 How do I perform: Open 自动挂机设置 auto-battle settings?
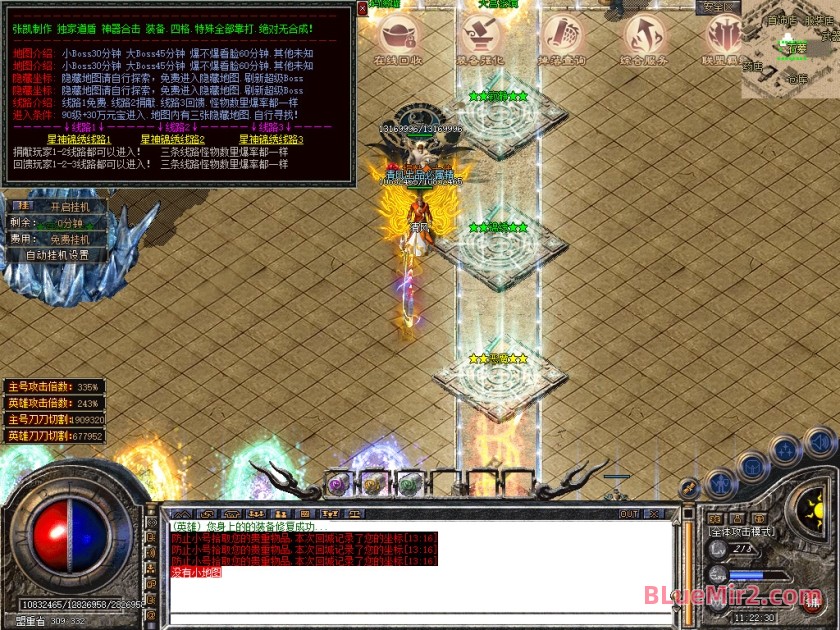click(57, 255)
